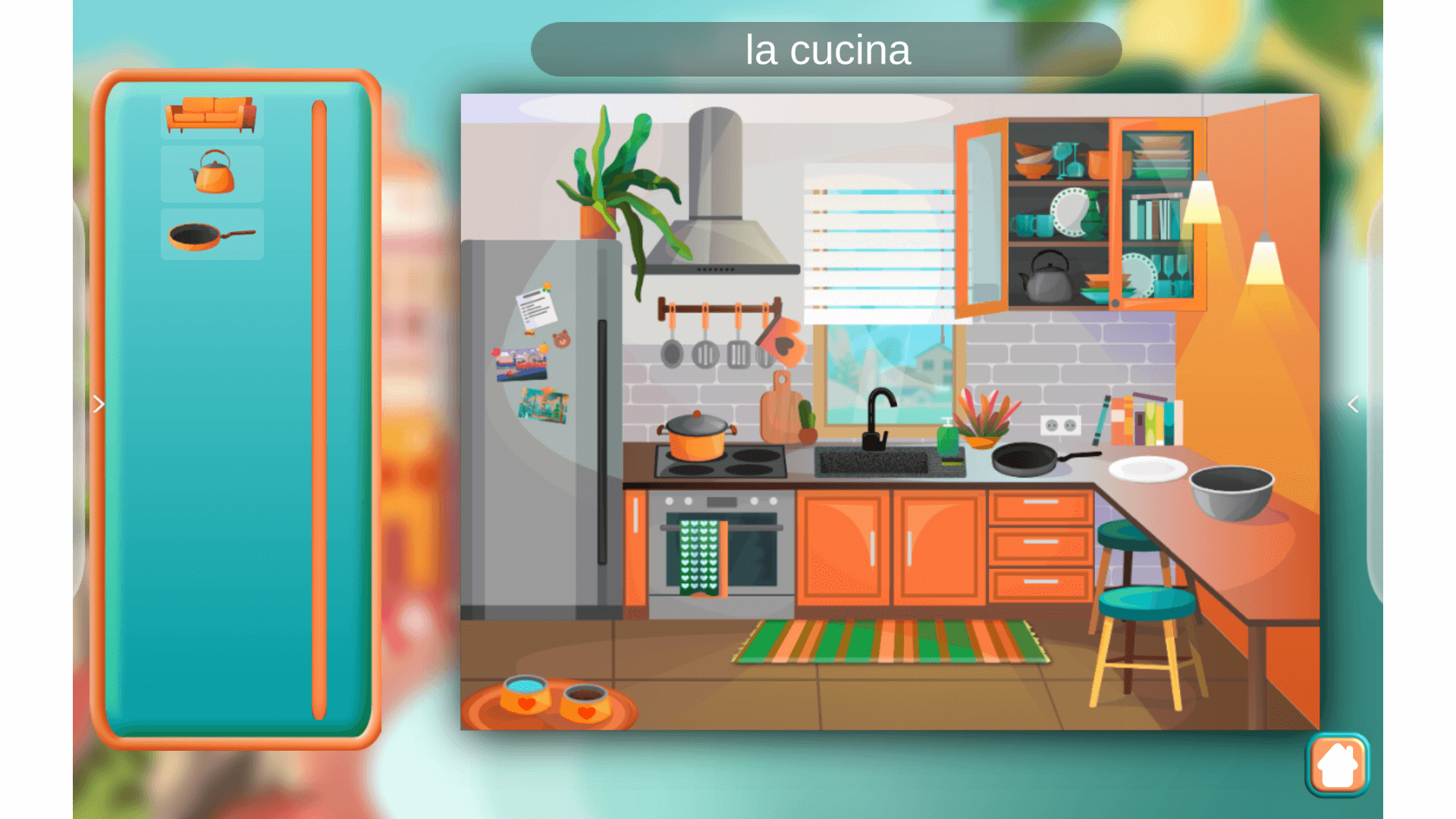Choose the frying pan item

(x=212, y=235)
